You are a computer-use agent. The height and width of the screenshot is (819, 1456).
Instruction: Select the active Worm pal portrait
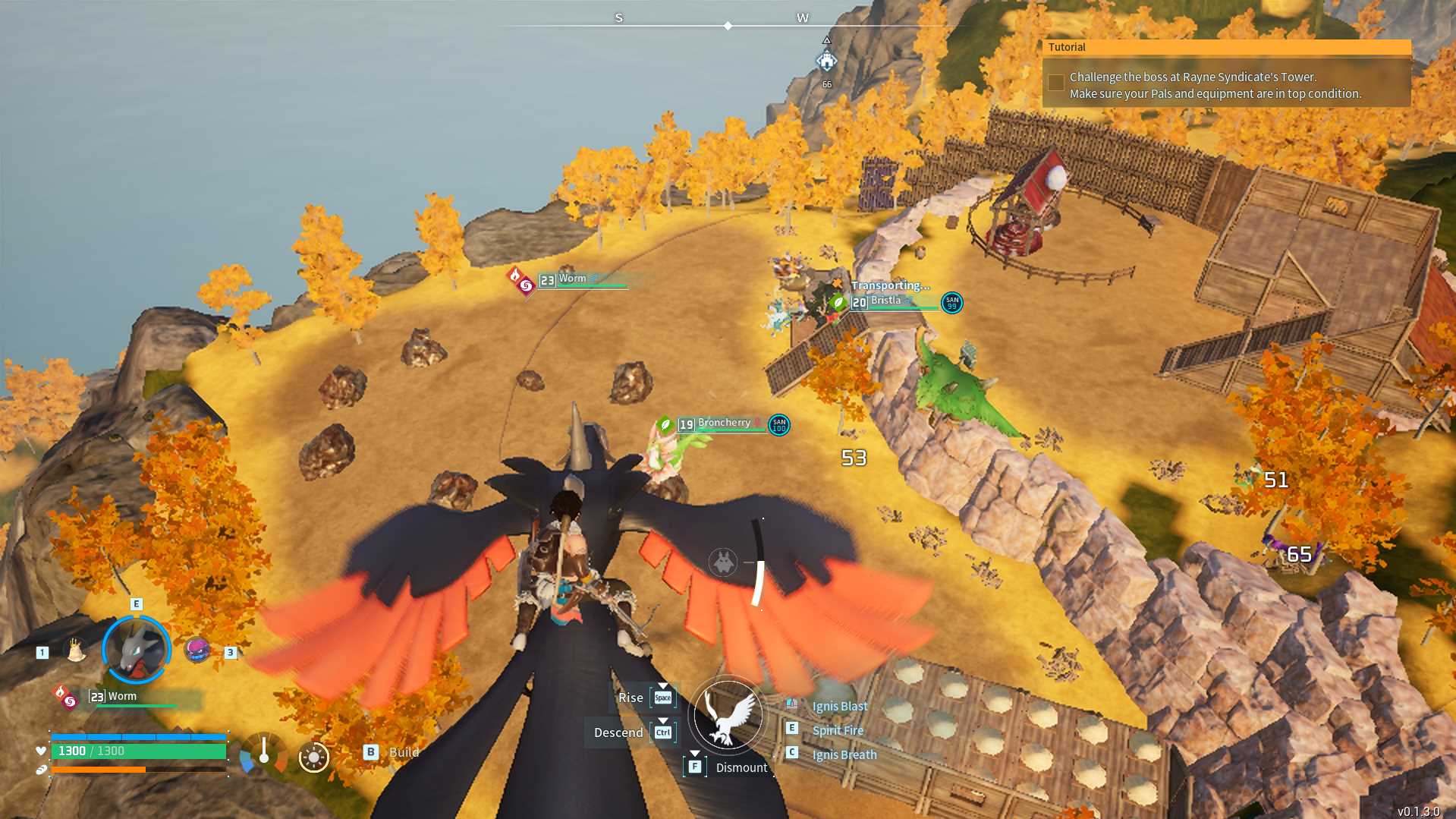tap(137, 650)
